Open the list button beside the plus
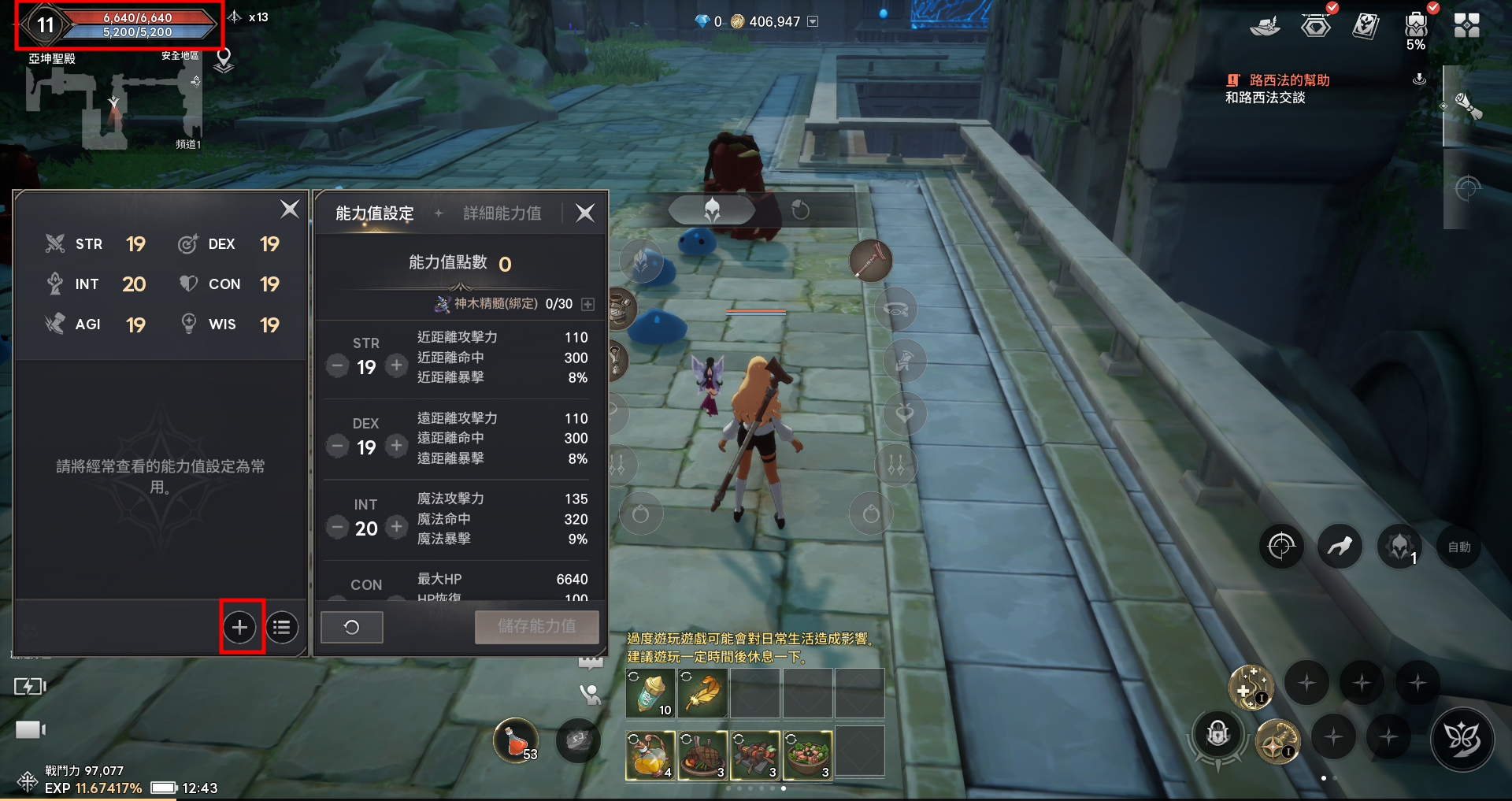 (x=282, y=627)
